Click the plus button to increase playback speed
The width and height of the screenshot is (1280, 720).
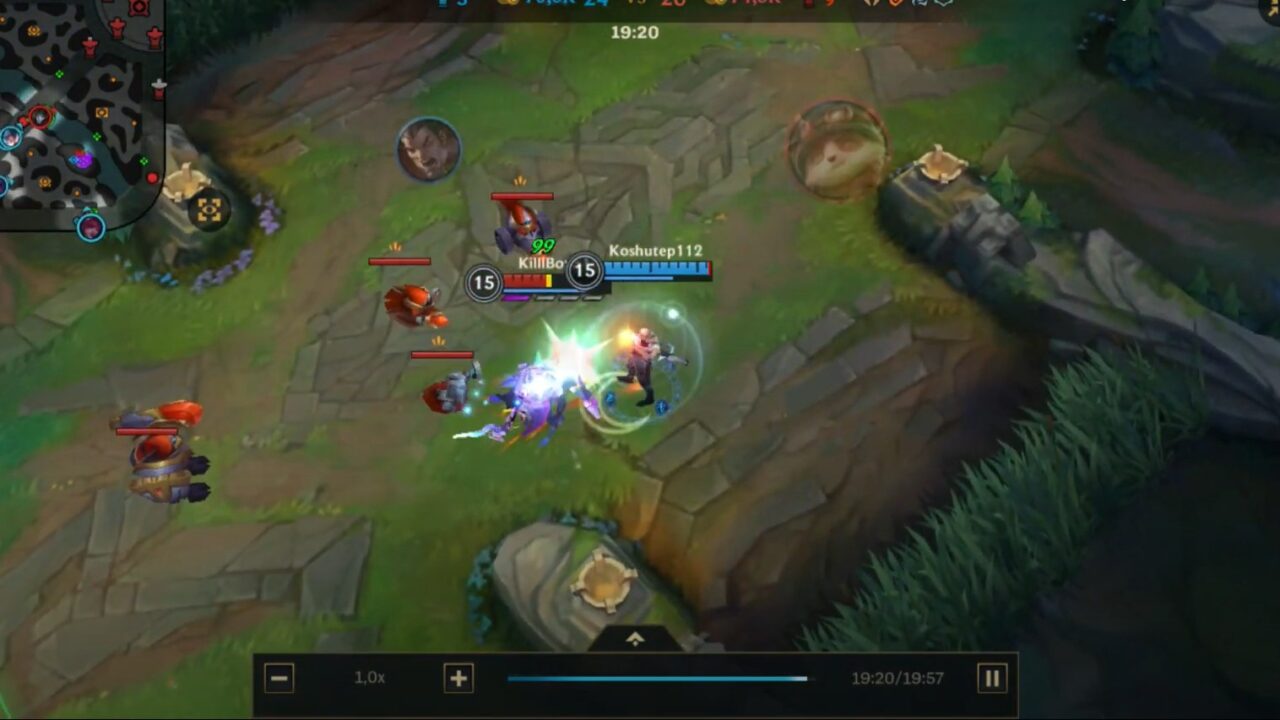[x=458, y=677]
